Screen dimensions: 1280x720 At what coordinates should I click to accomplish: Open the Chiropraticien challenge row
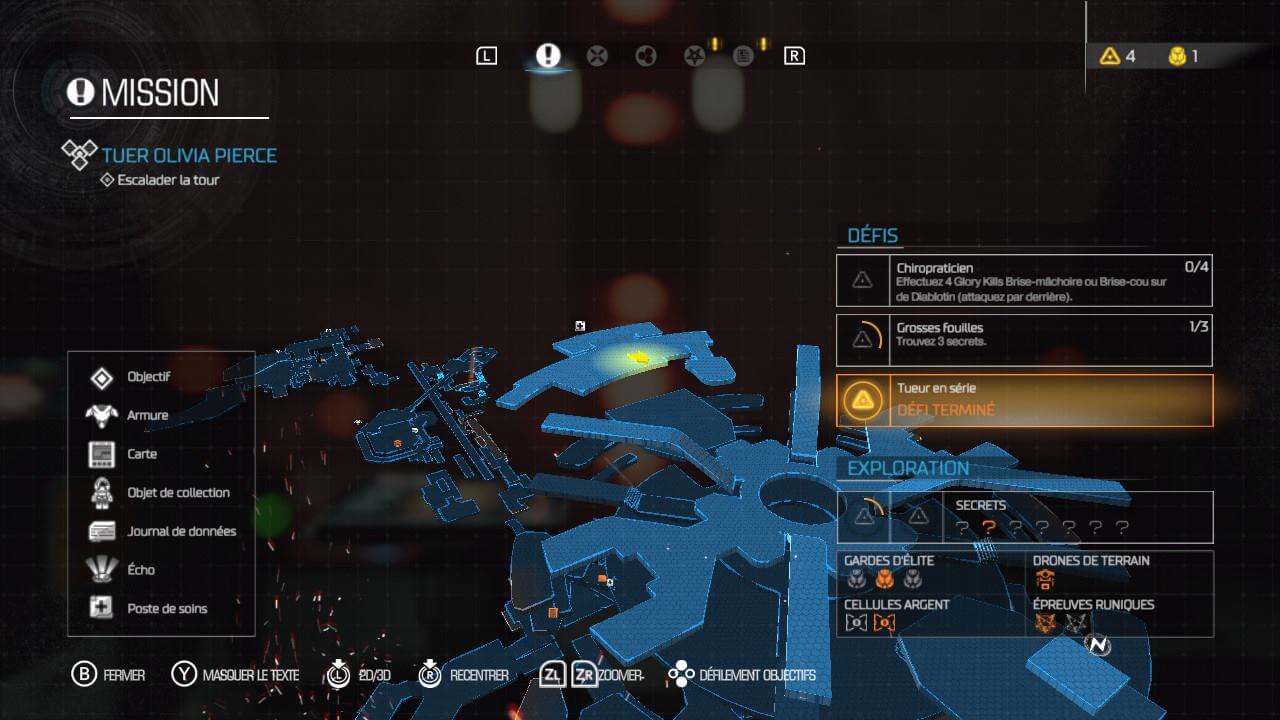[1024, 281]
